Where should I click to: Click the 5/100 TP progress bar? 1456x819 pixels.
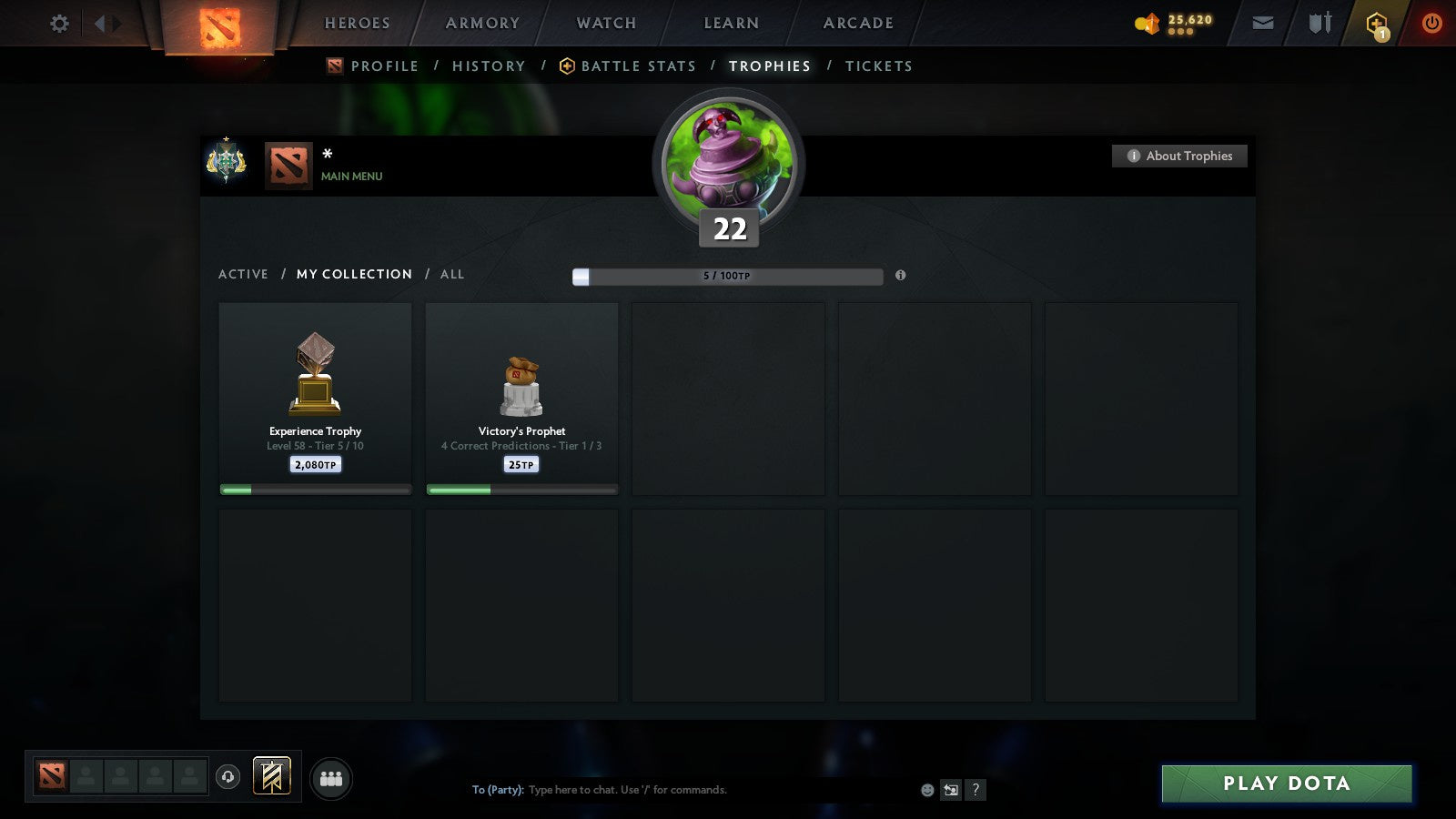tap(726, 276)
